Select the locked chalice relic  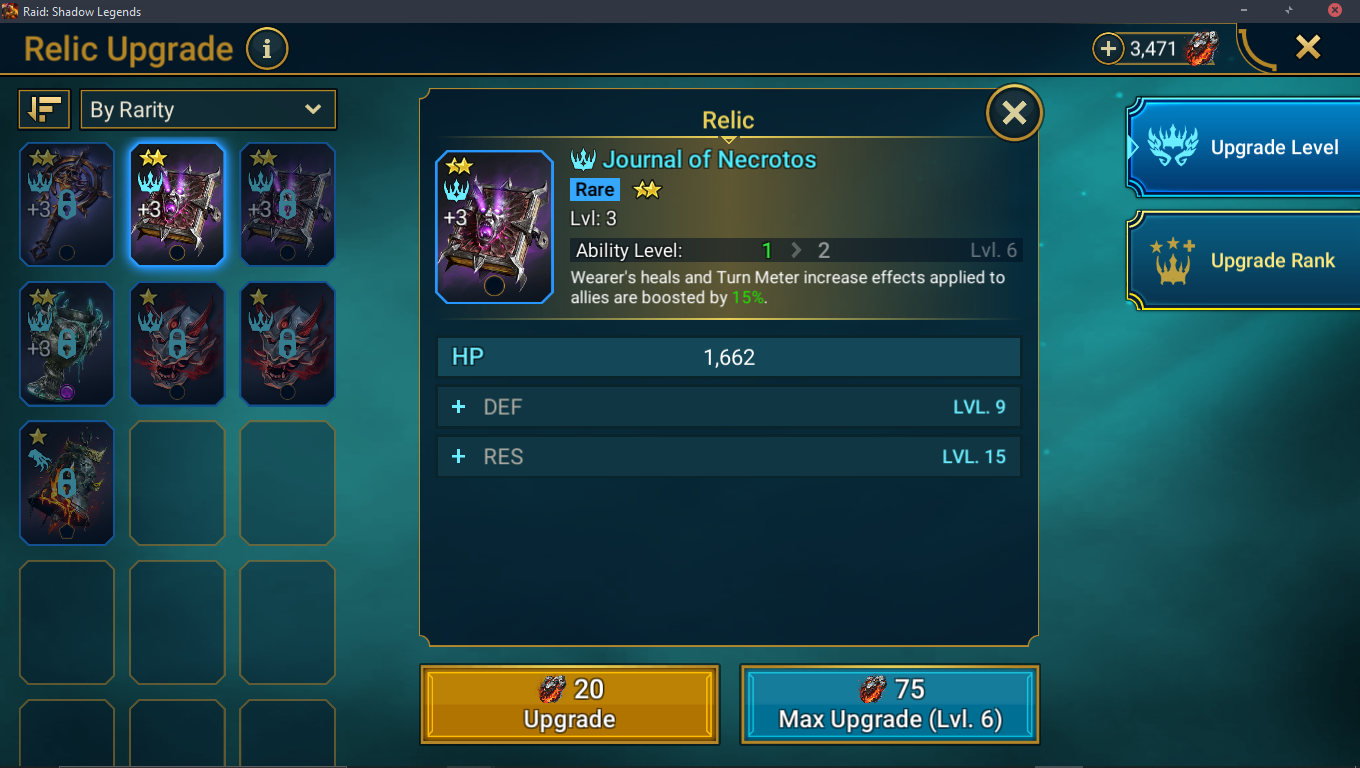67,343
